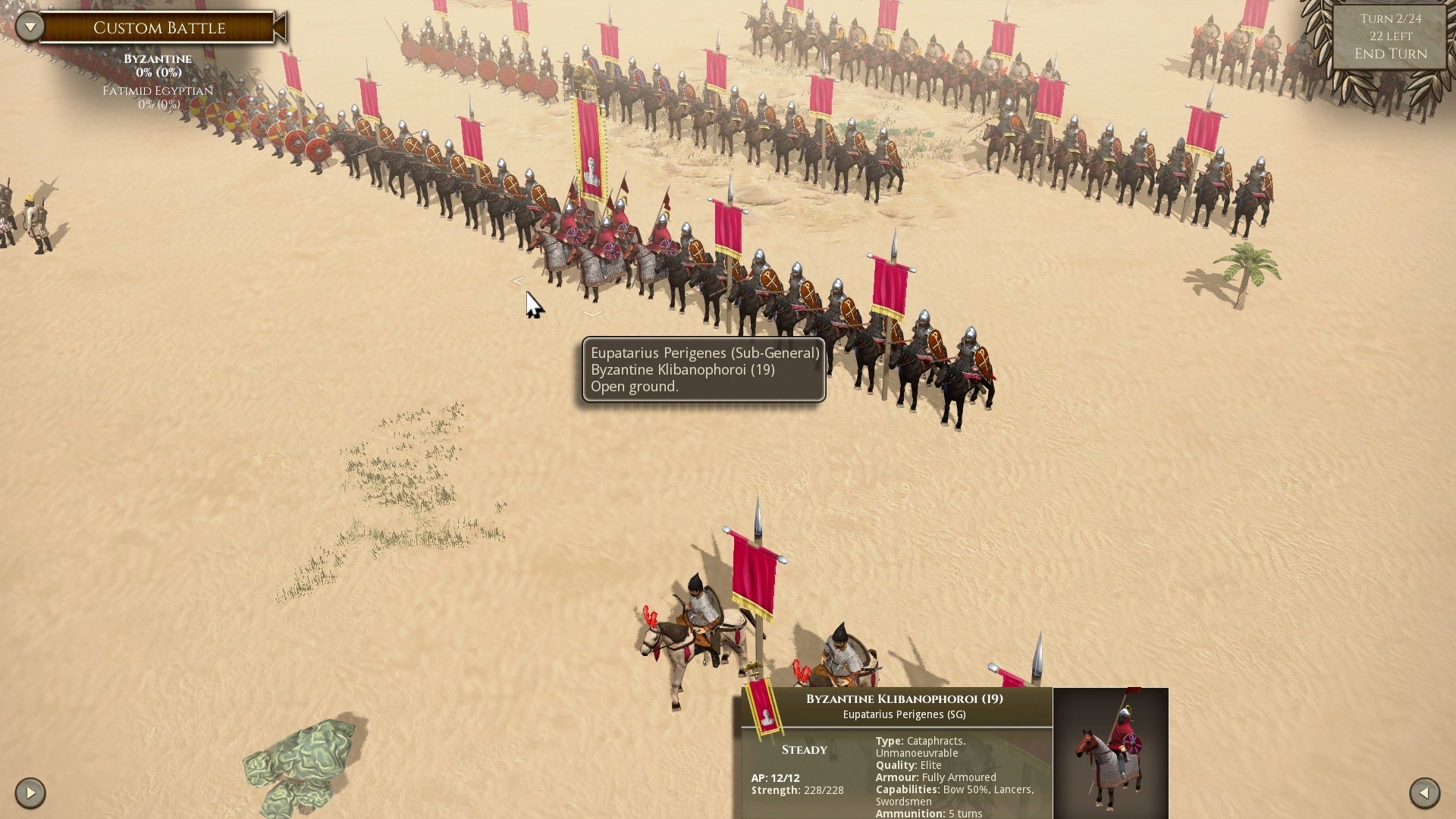
Task: Click the mounted cataphract model preview image
Action: [x=1112, y=755]
